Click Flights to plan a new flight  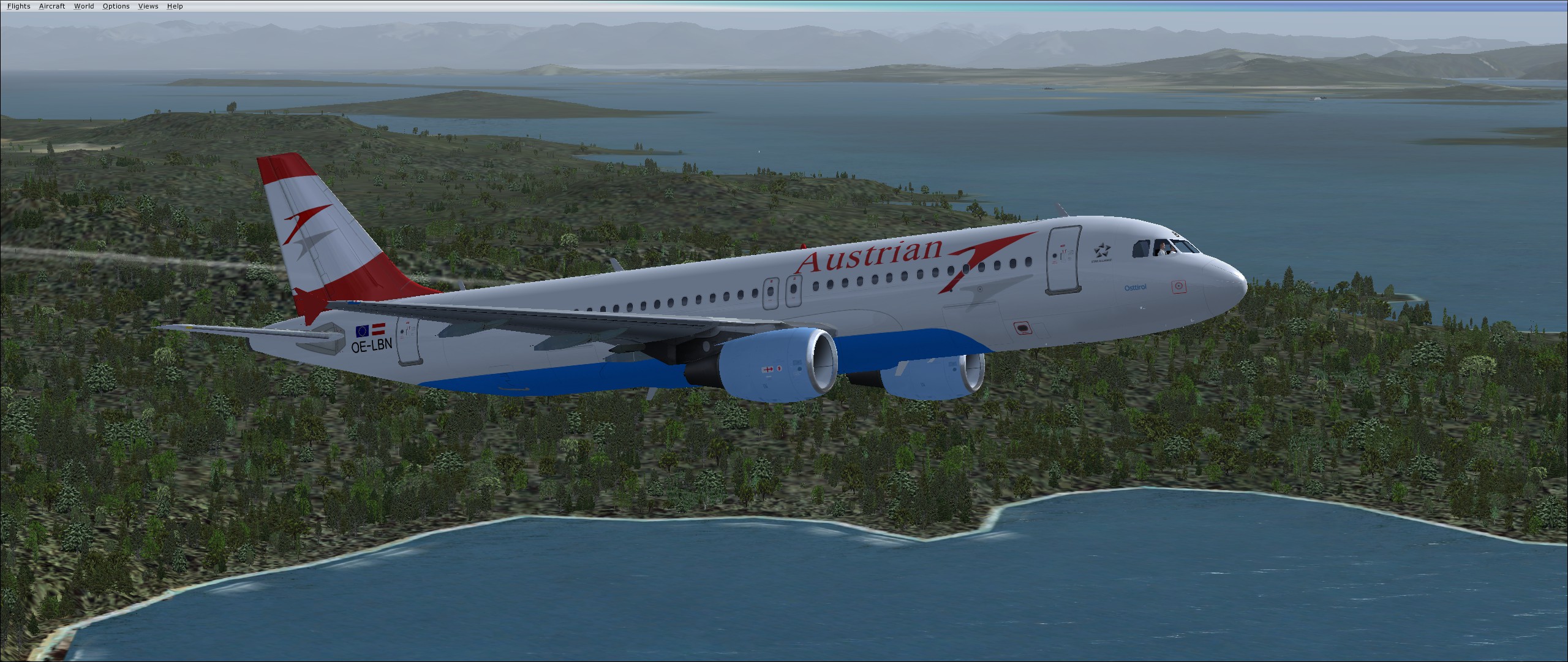coord(18,6)
